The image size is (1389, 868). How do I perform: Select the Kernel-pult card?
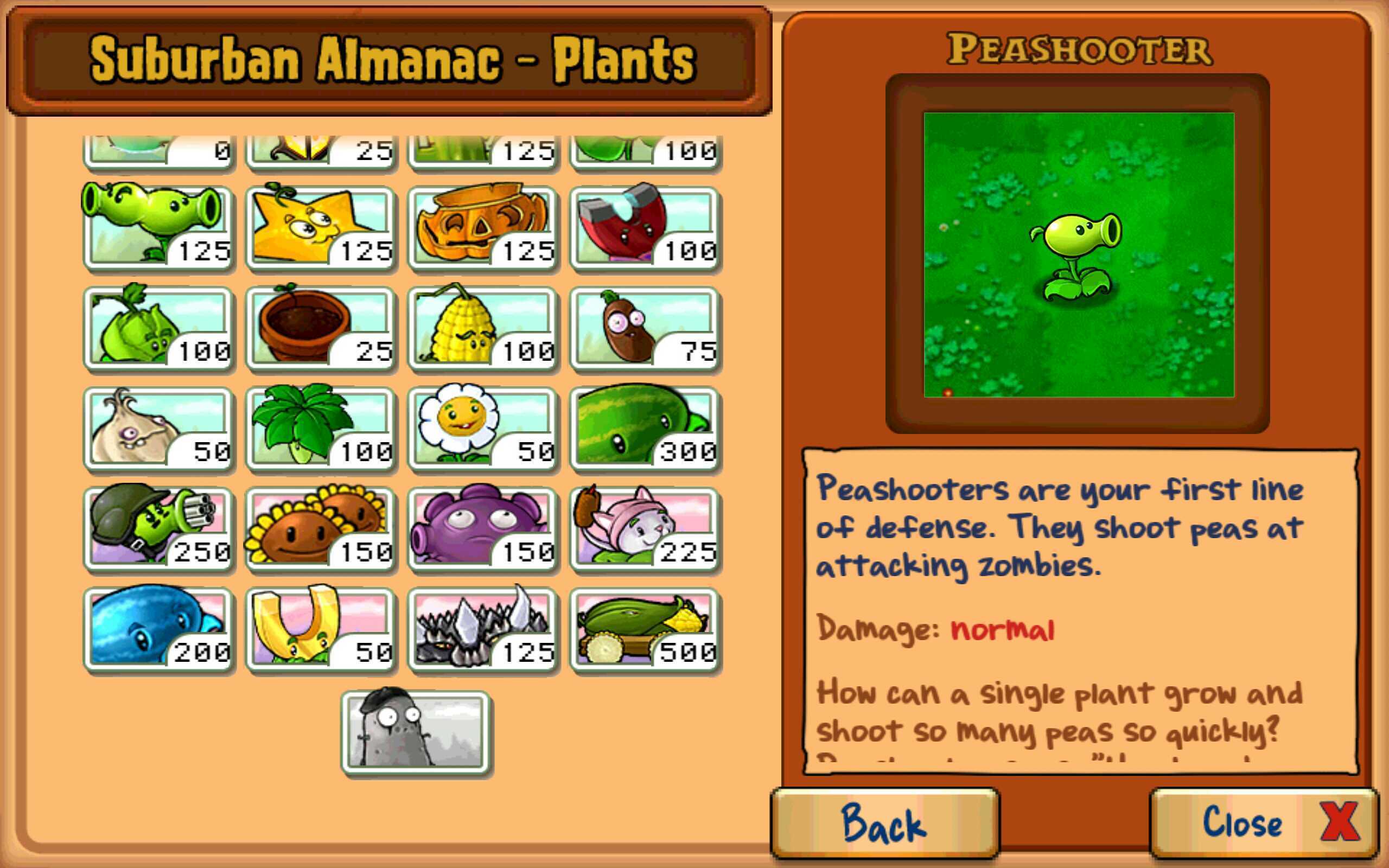(483, 328)
